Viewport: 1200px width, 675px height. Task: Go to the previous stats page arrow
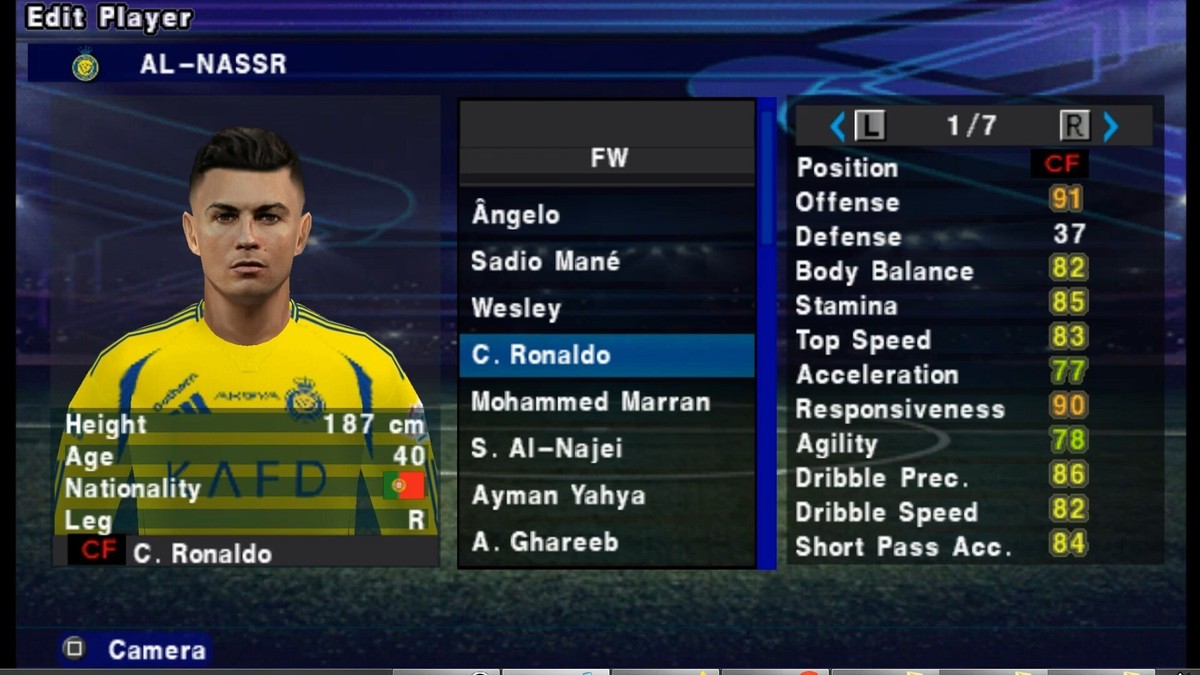coord(838,126)
